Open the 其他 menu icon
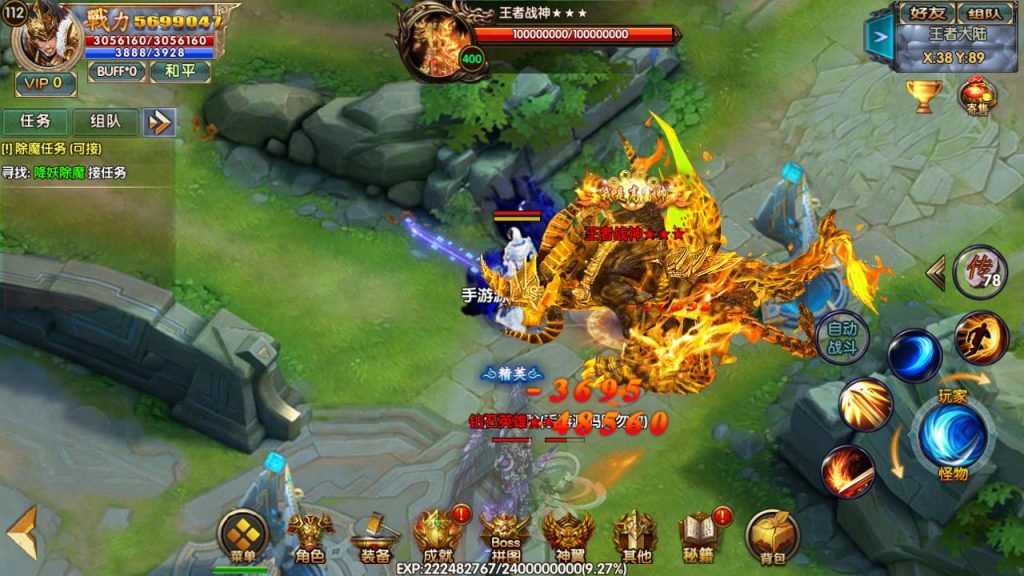Image resolution: width=1024 pixels, height=576 pixels. point(634,537)
